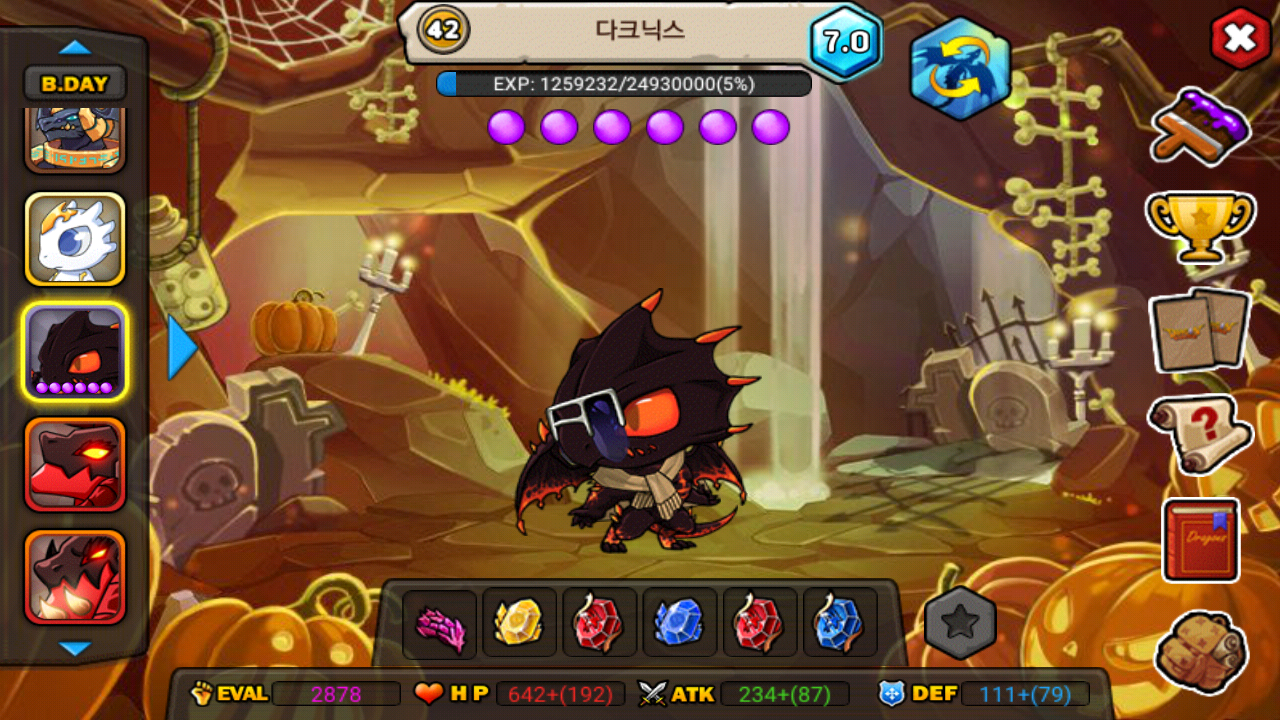Expand the dragon list with the blue side arrow

point(182,348)
